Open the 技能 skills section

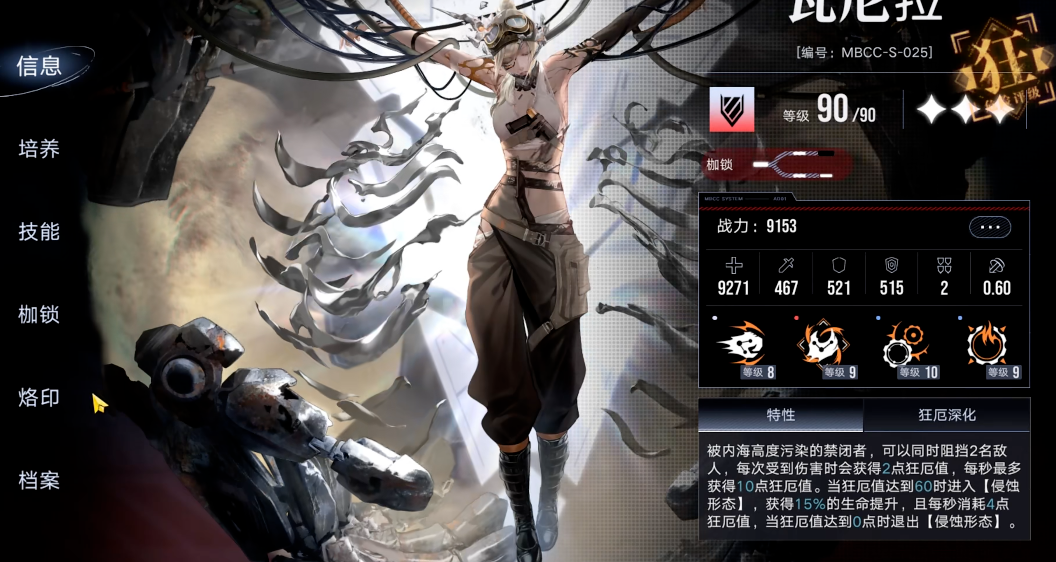(40, 232)
